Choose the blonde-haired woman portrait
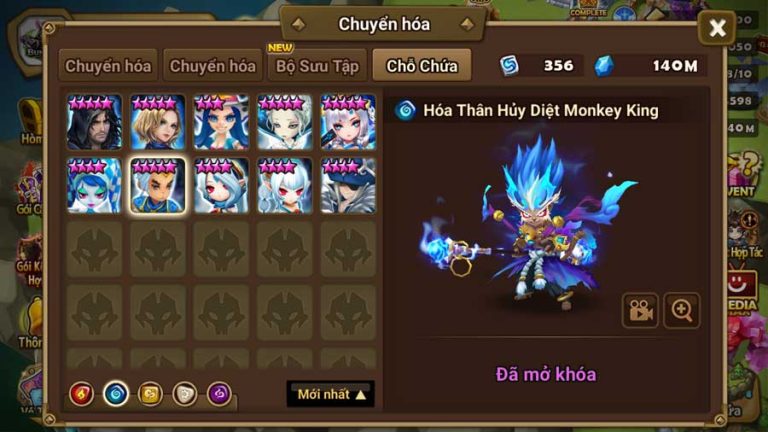This screenshot has height=432, width=768. pyautogui.click(x=158, y=122)
